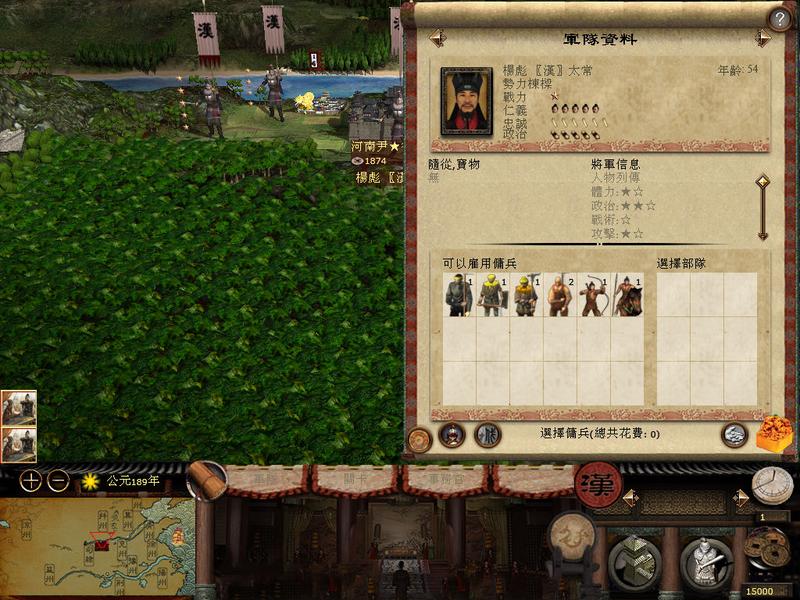Show the previous character with the left arrow
Viewport: 800px width, 600px height.
pos(437,38)
